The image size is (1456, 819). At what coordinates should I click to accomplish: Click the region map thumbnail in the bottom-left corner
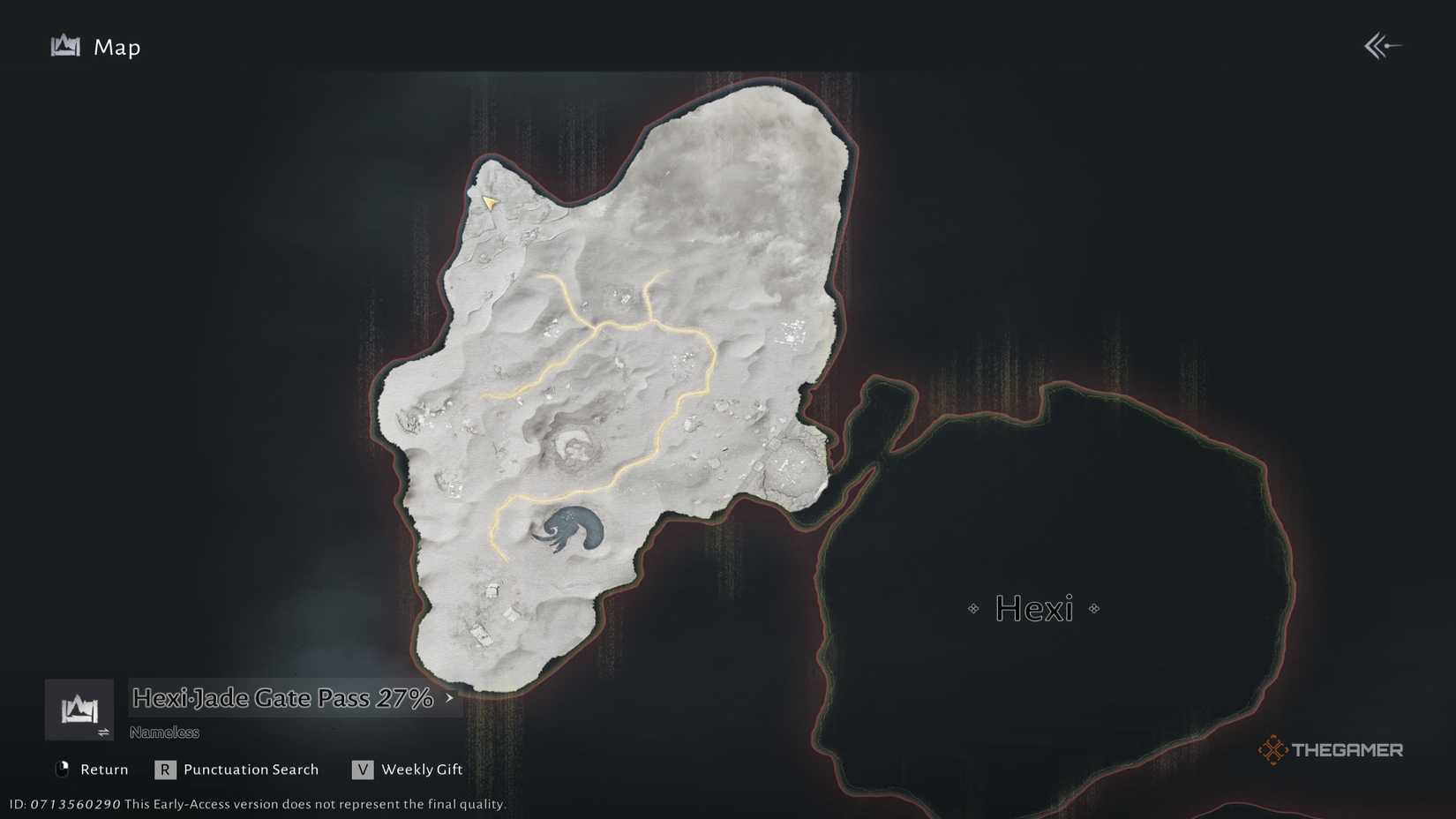pos(79,708)
